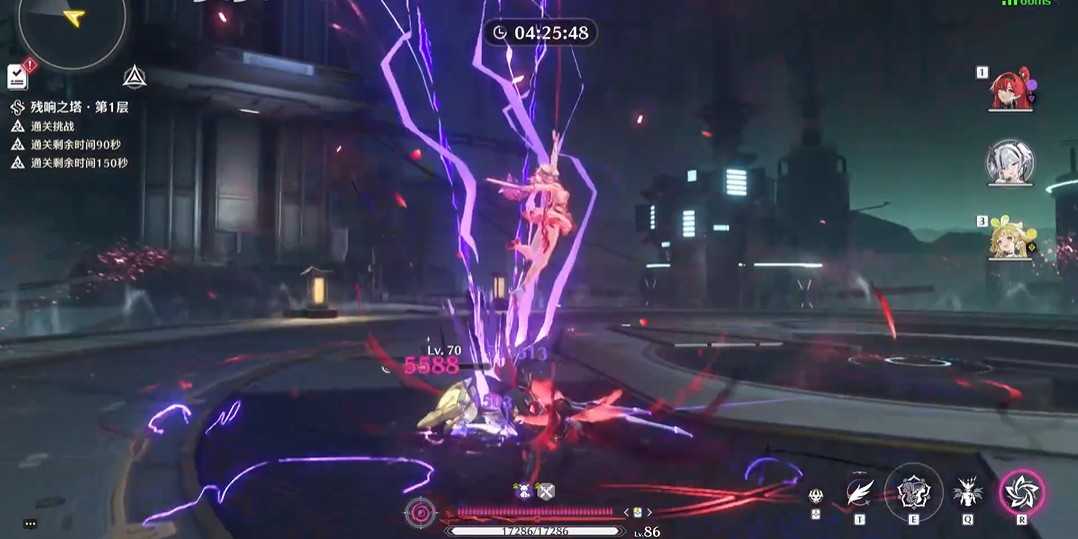The height and width of the screenshot is (539, 1078).
Task: Activate the pink swirl ultimate ability
Action: pos(1022,491)
